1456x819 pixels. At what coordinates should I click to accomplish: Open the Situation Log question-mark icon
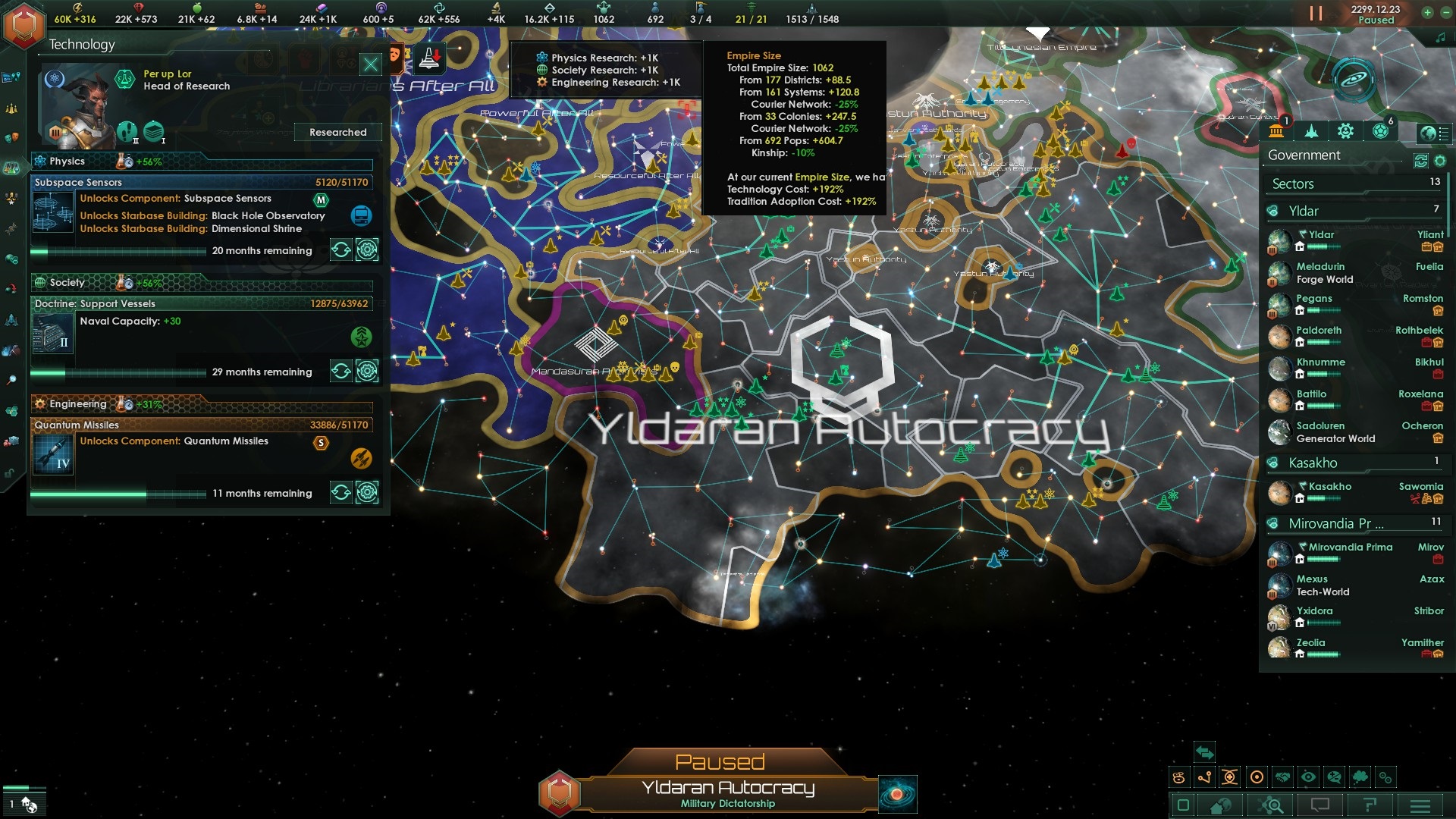pyautogui.click(x=1371, y=805)
